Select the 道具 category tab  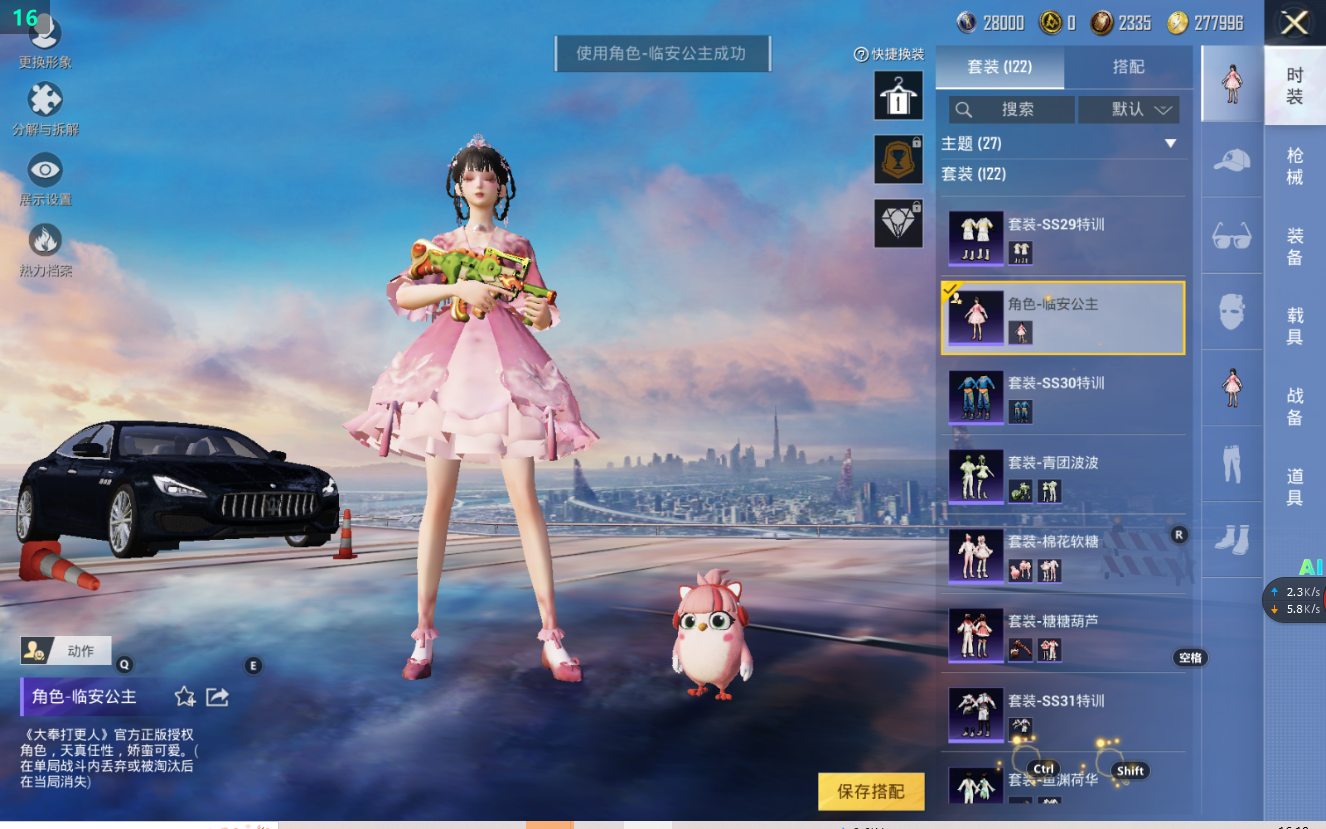(1294, 487)
